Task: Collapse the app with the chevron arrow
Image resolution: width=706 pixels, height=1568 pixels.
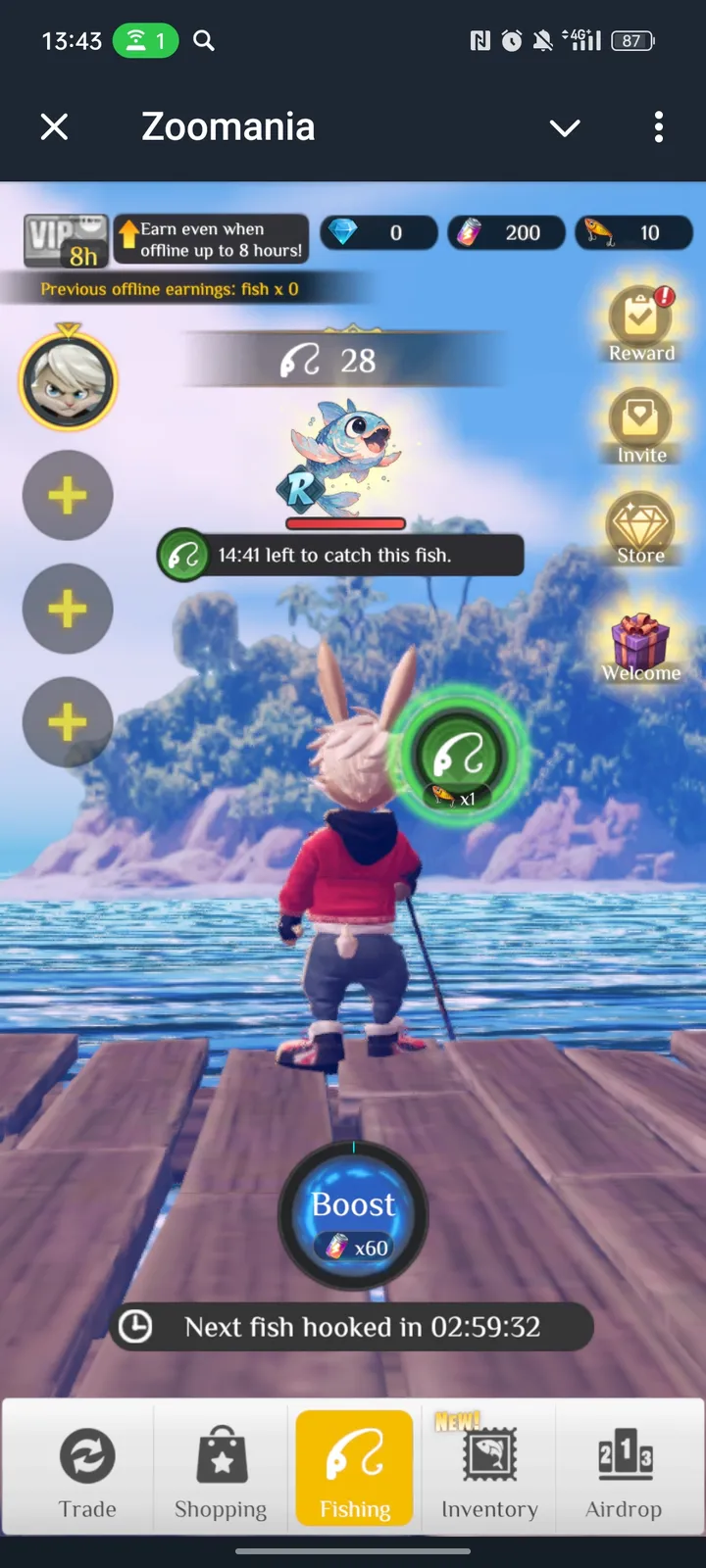Action: point(565,127)
